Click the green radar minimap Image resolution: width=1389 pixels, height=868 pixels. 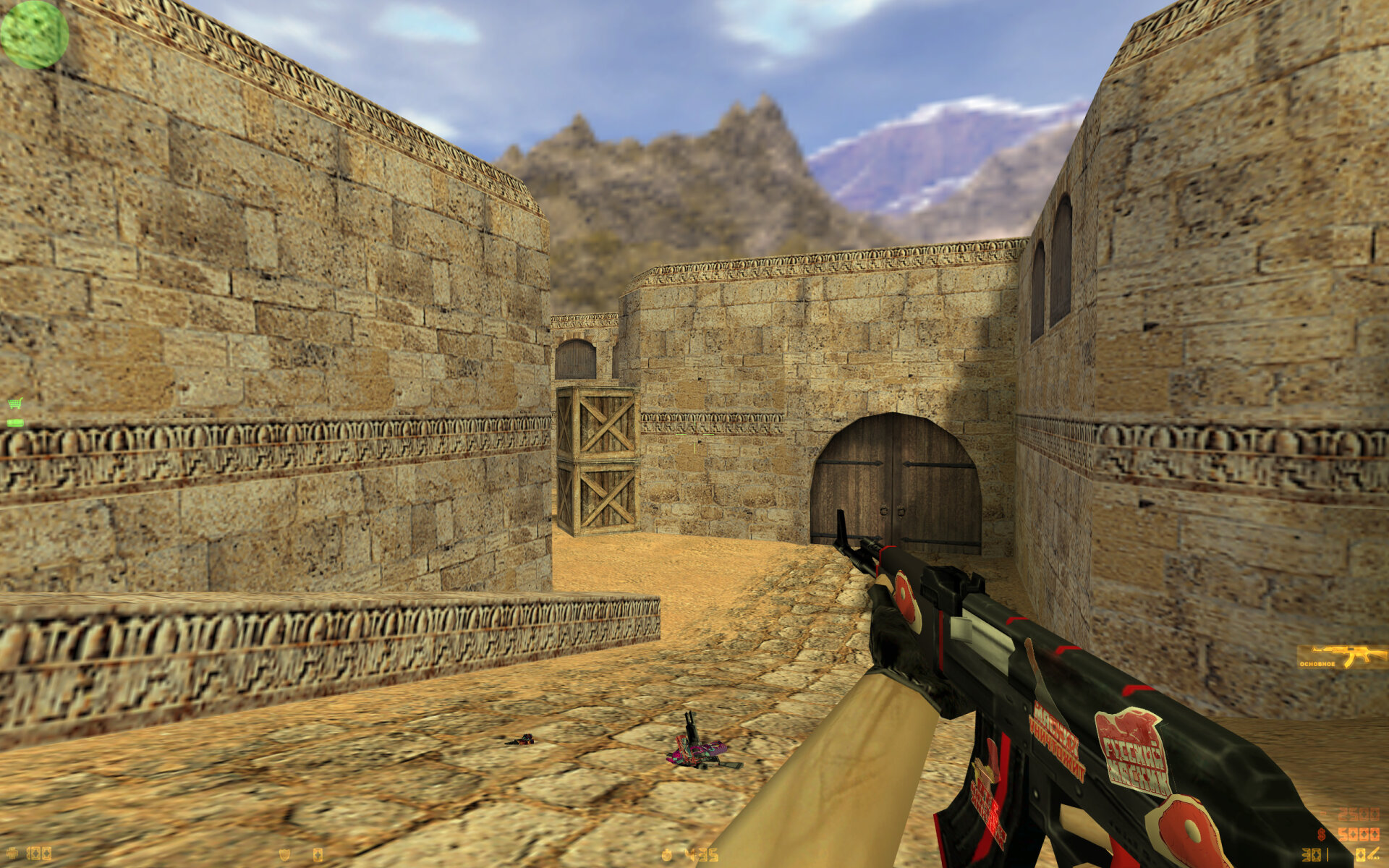point(34,34)
